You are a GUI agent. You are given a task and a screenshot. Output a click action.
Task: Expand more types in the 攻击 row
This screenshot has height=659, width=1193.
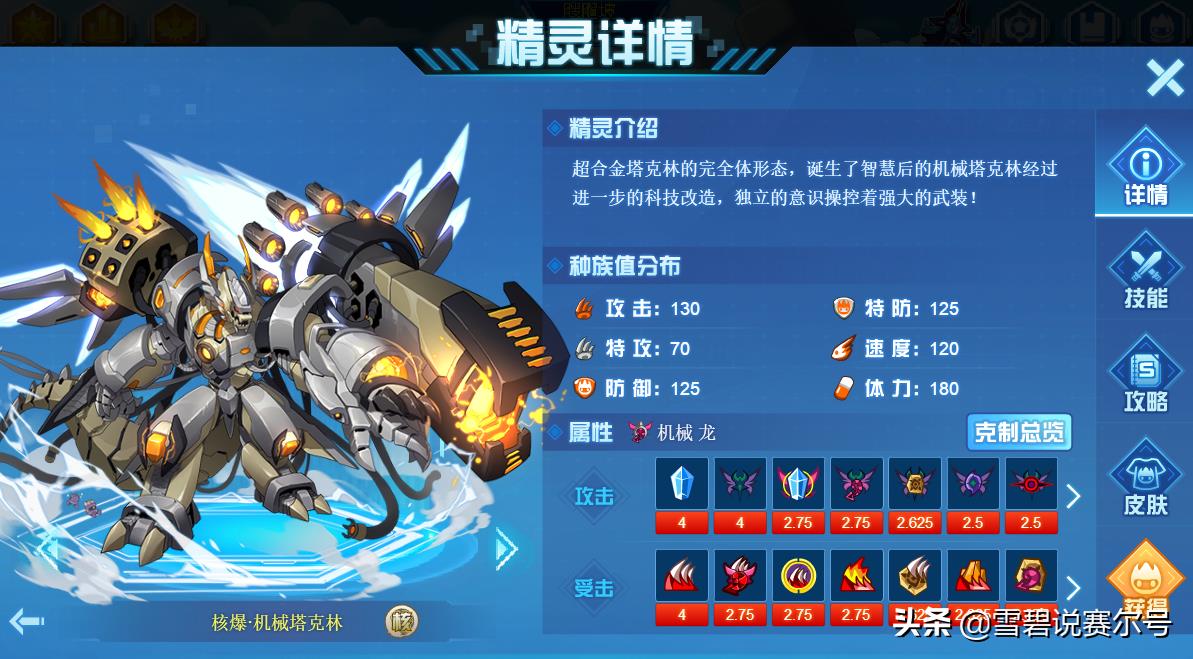click(1073, 496)
